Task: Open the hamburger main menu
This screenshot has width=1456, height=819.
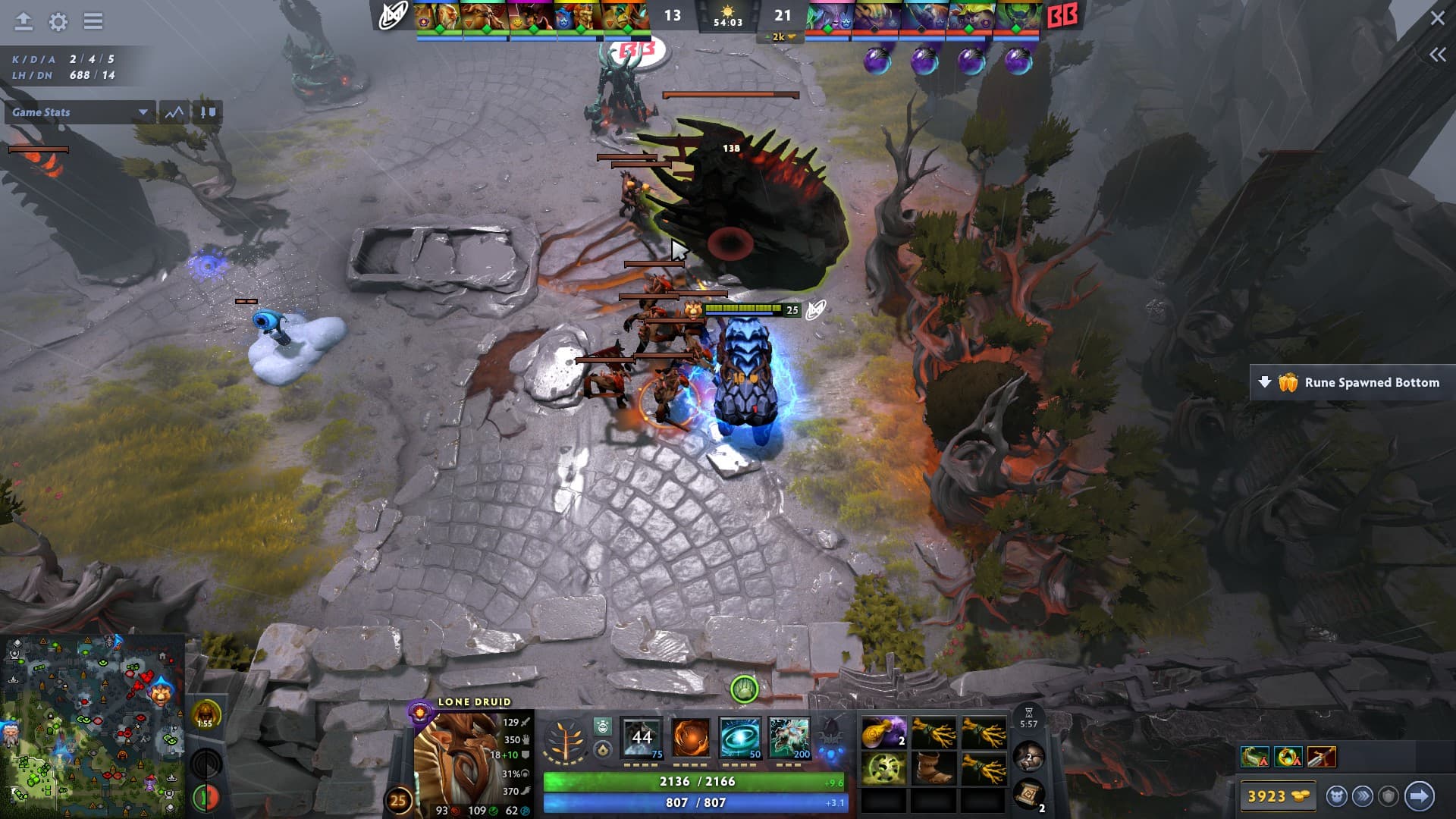Action: point(93,21)
